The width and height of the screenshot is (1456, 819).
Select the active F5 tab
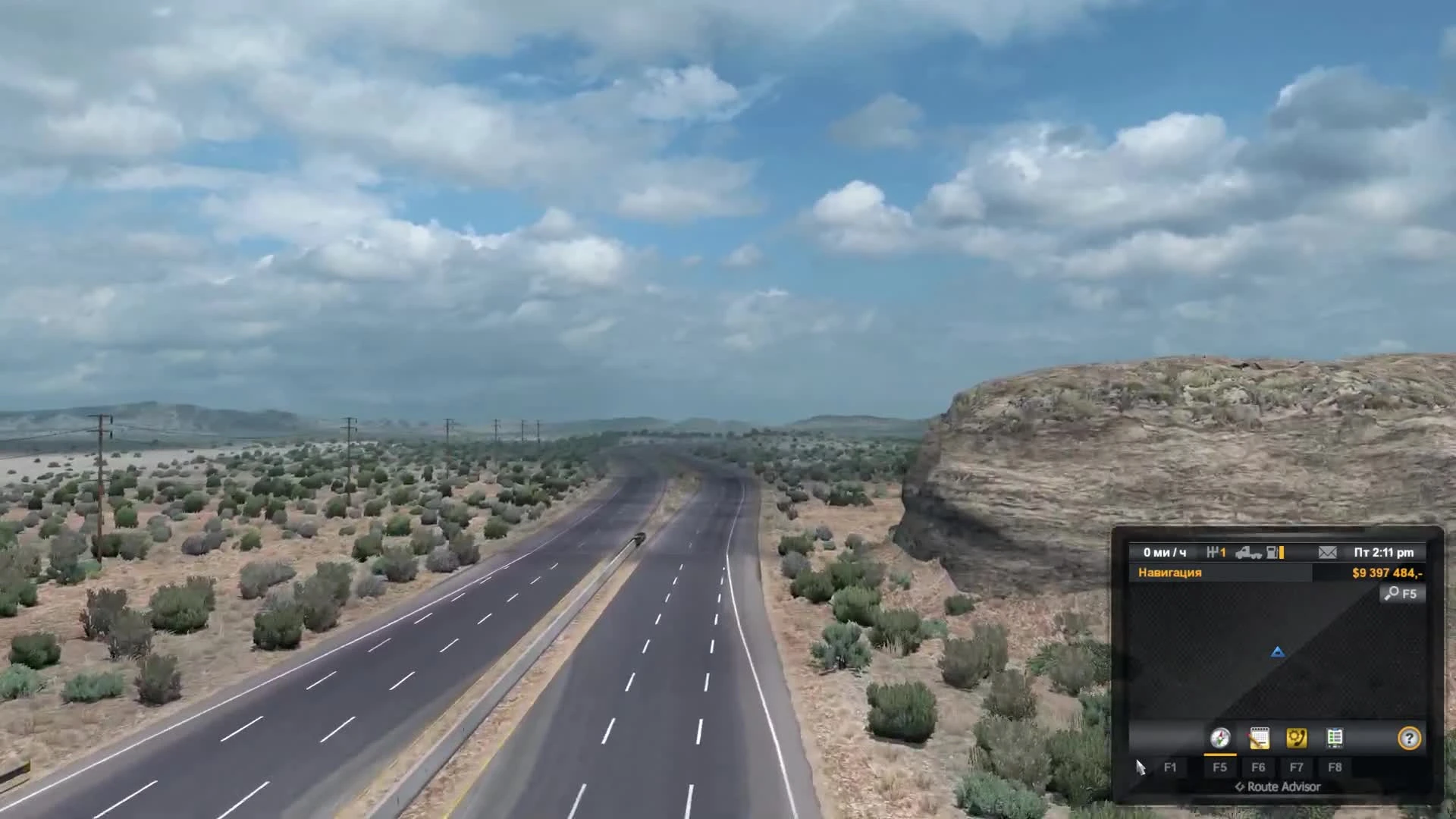(1221, 767)
